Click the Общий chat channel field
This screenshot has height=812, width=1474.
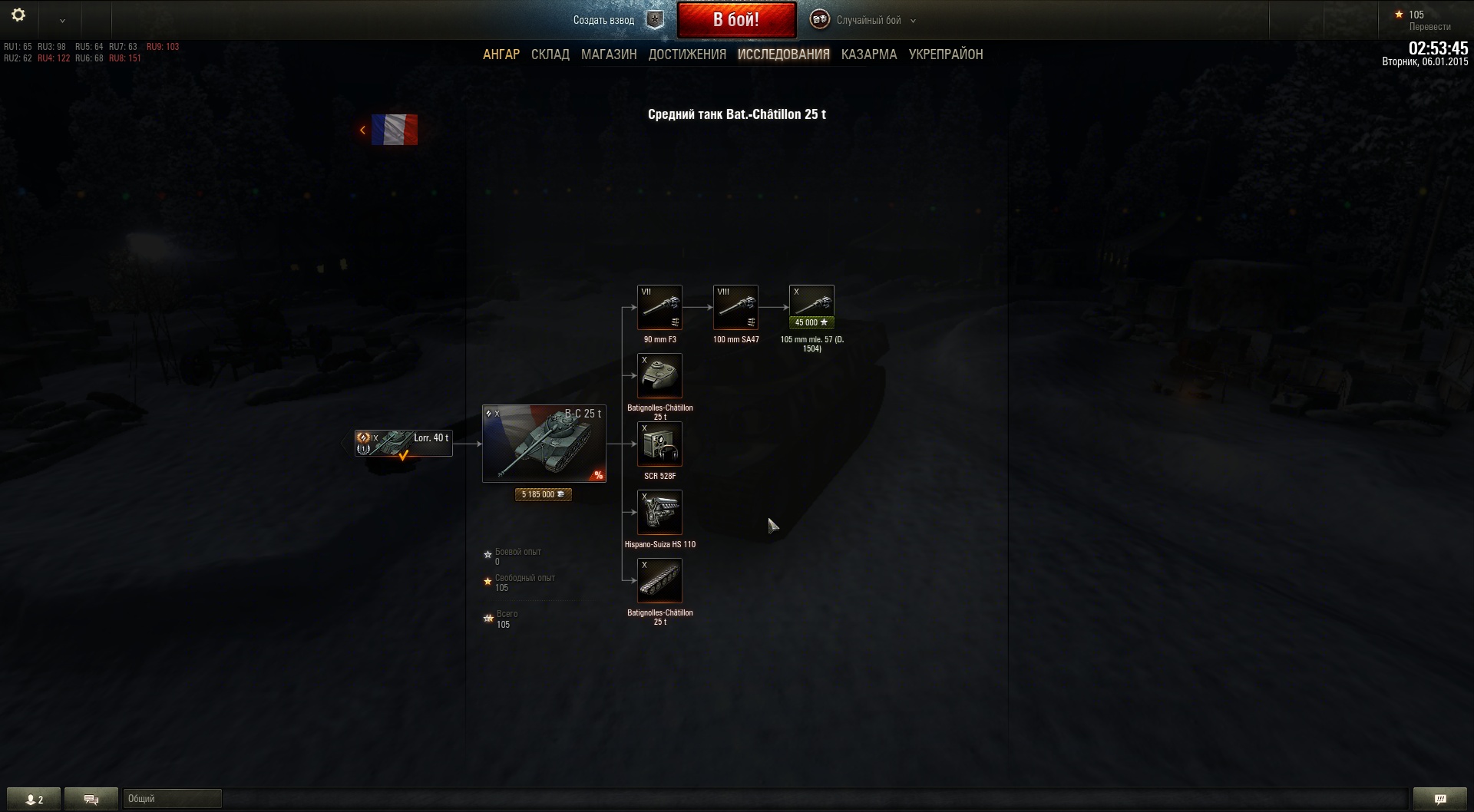click(172, 799)
